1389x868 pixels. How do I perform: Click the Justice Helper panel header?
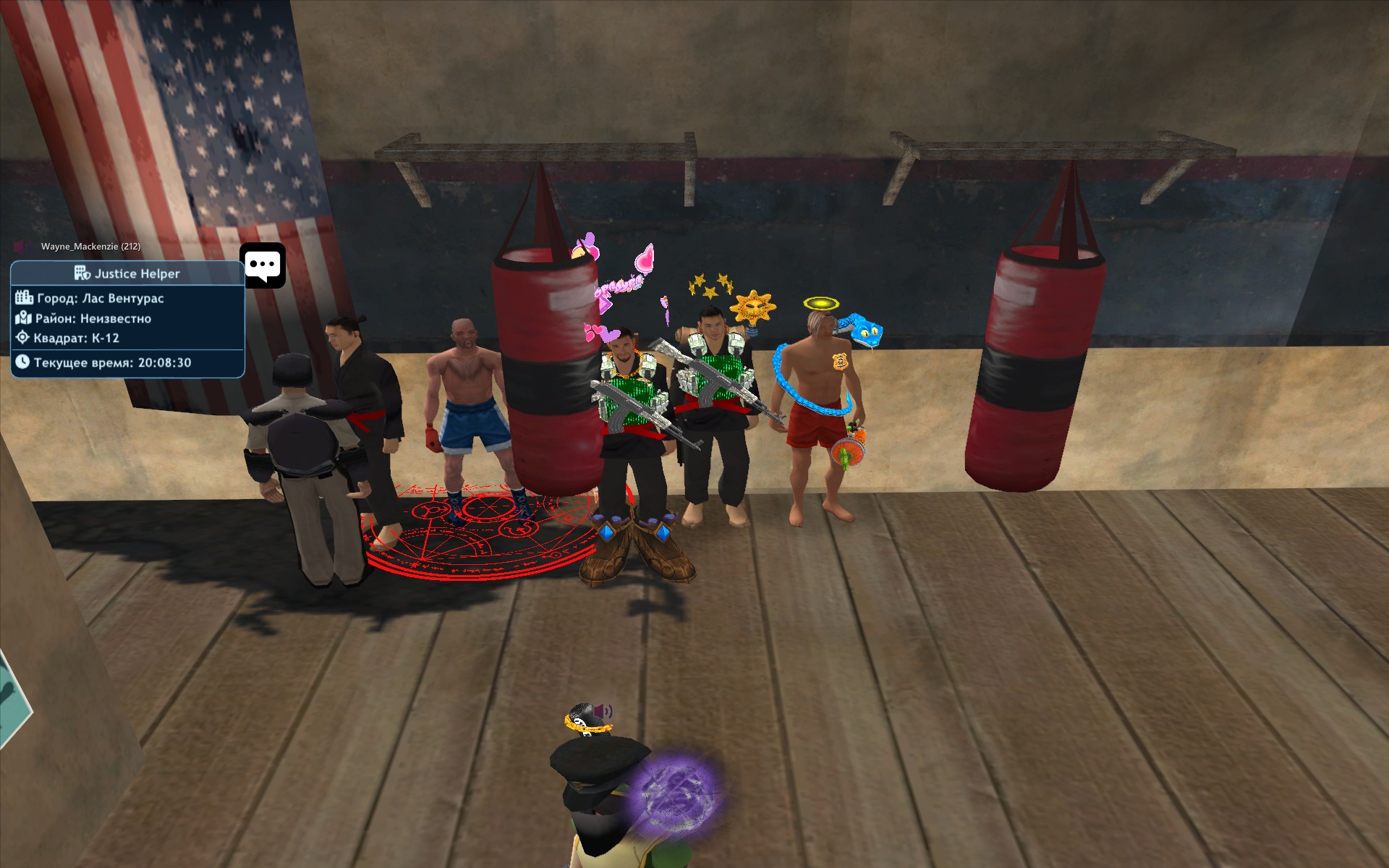coord(127,273)
